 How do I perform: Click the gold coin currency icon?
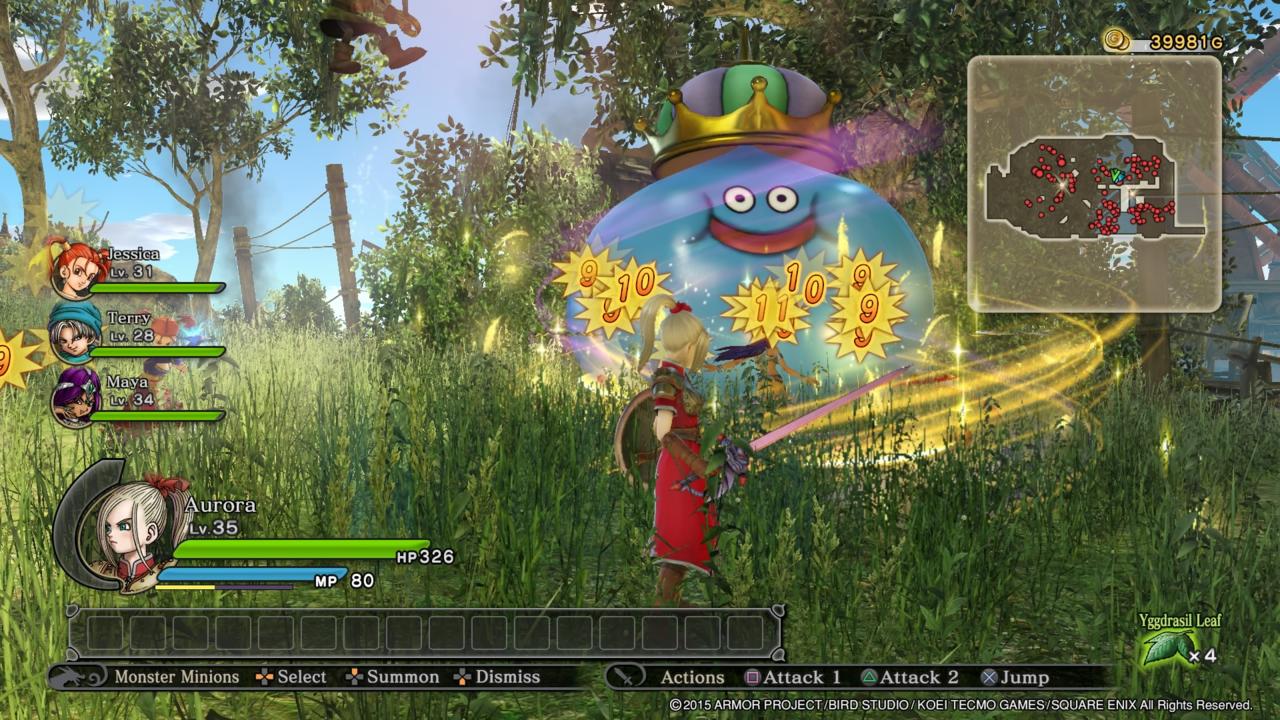click(x=1118, y=40)
